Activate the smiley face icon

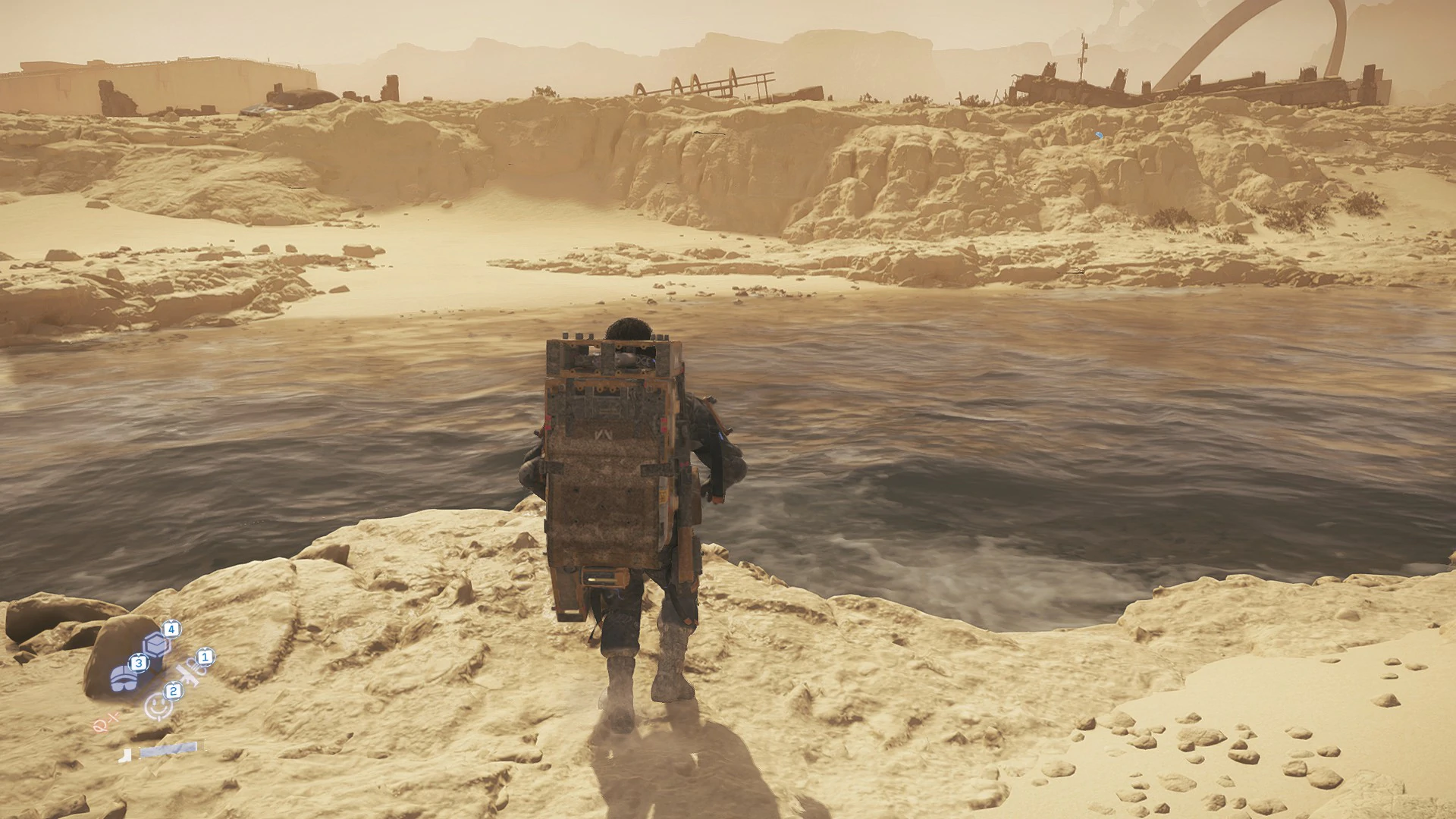click(x=156, y=706)
